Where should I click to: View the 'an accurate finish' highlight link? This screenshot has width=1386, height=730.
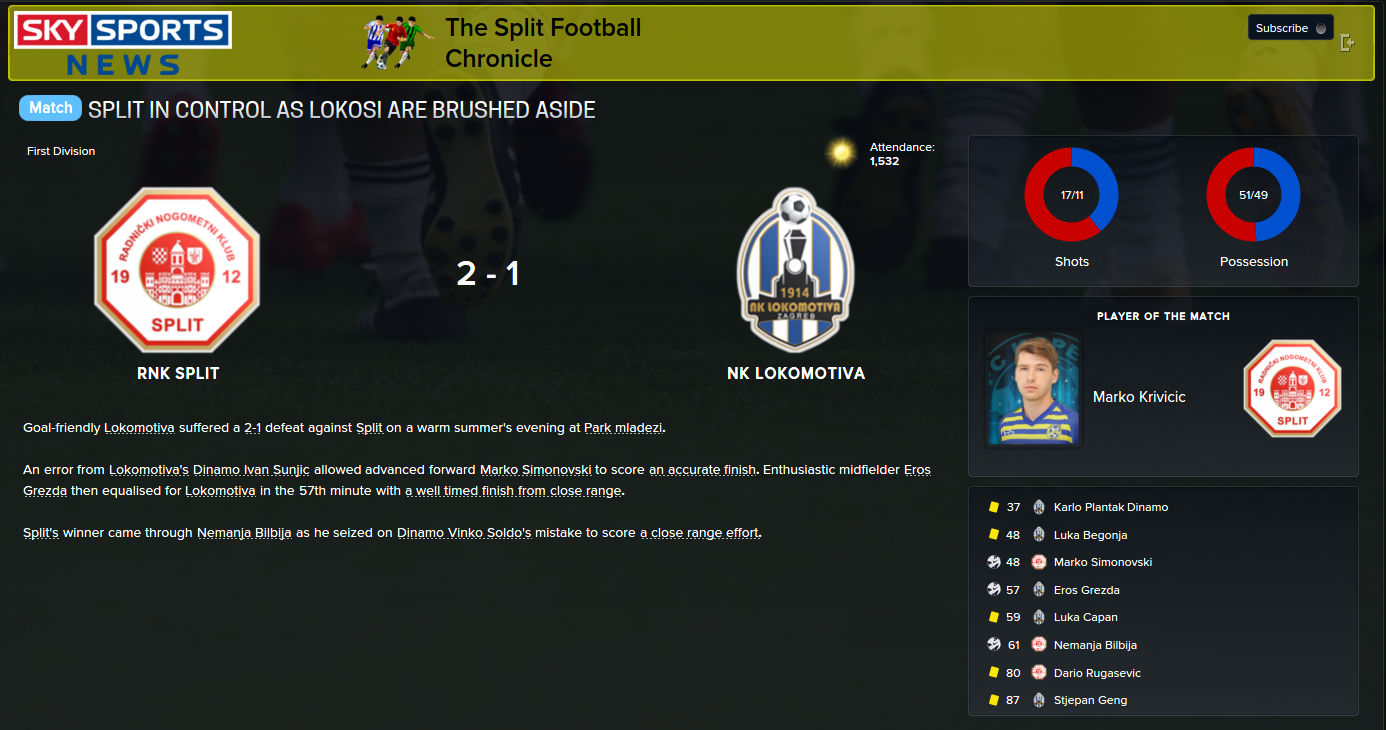(703, 469)
